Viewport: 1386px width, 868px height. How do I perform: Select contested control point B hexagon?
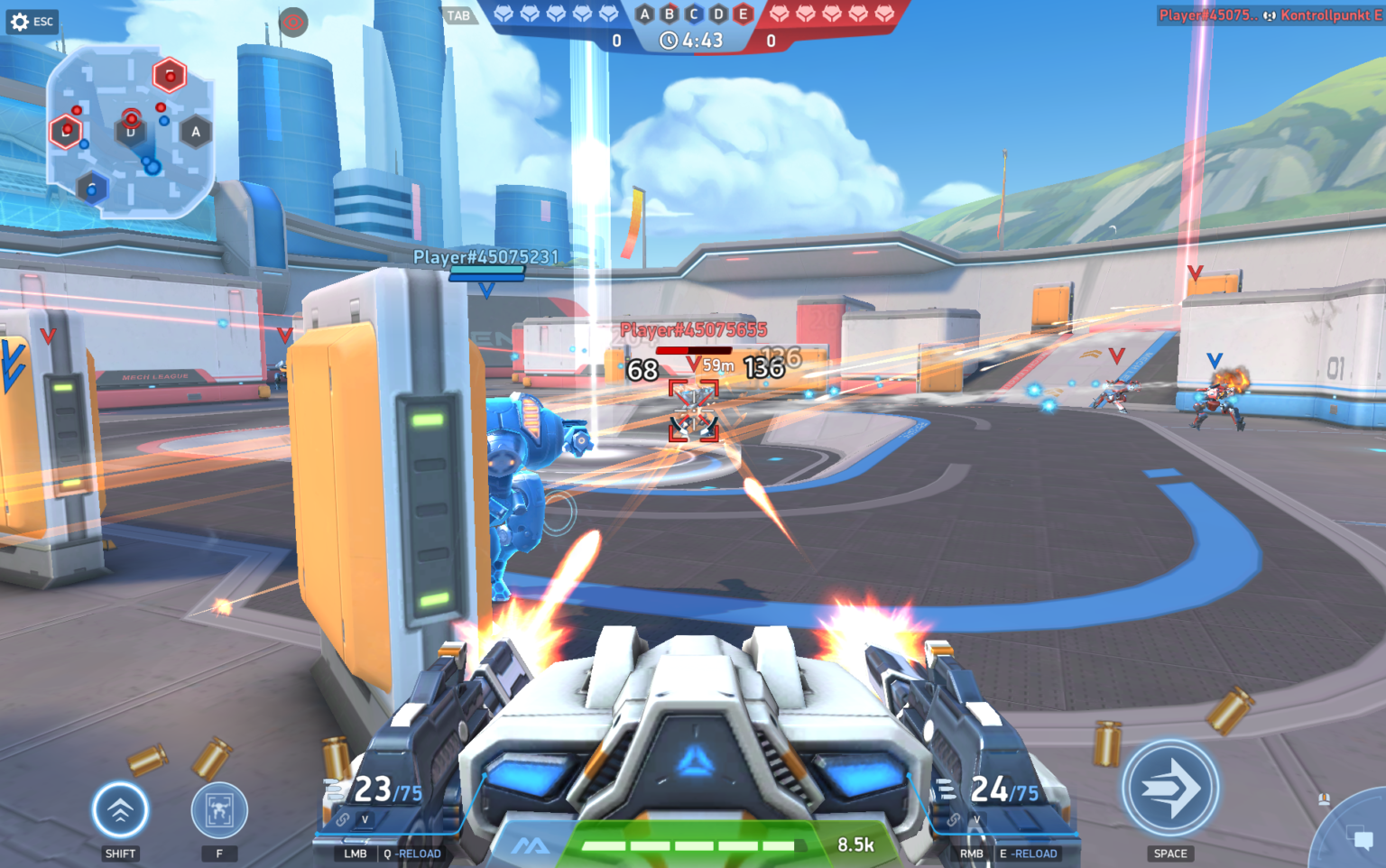pos(668,14)
